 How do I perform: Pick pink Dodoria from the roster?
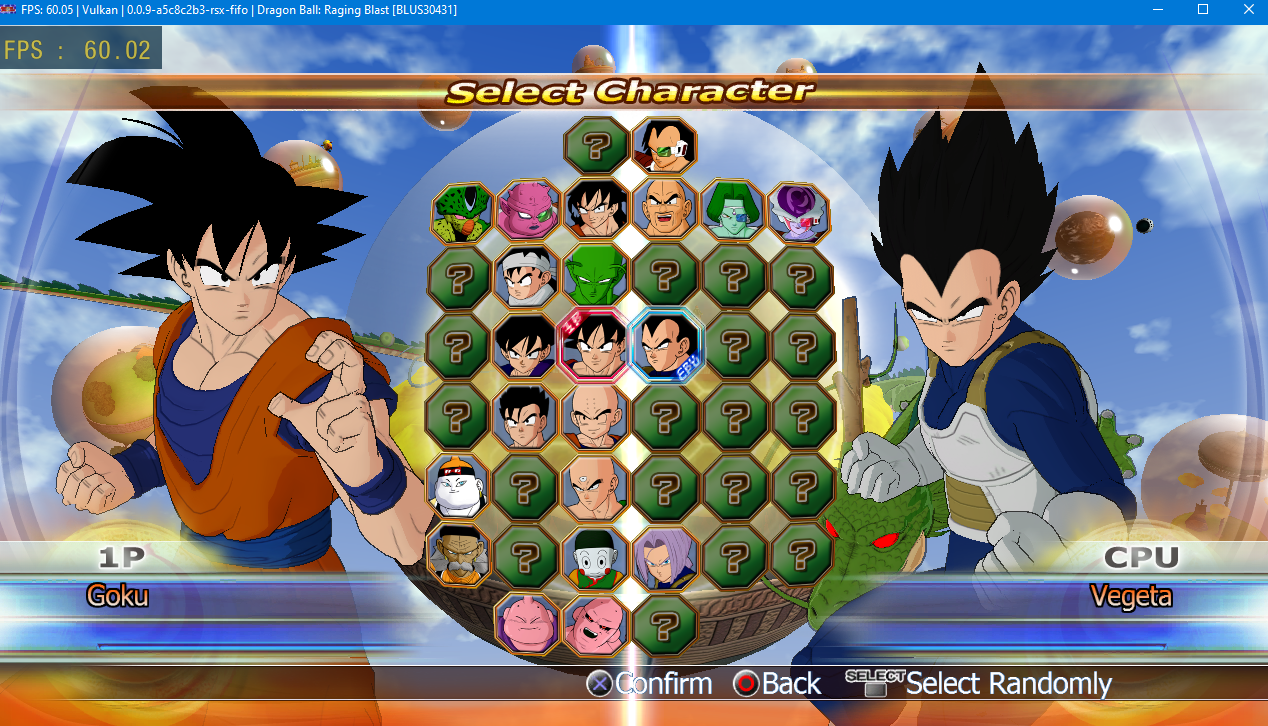click(x=527, y=210)
